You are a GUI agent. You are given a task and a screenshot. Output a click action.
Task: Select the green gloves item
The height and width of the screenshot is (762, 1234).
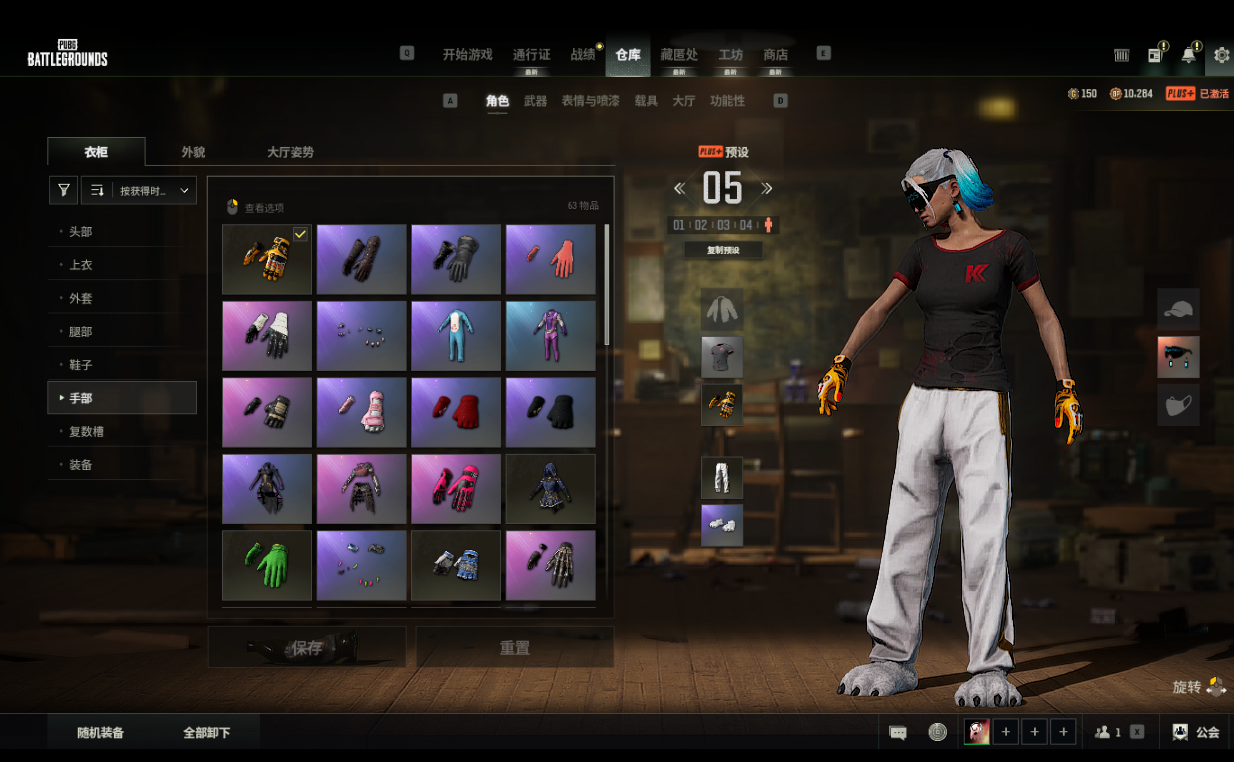click(266, 565)
